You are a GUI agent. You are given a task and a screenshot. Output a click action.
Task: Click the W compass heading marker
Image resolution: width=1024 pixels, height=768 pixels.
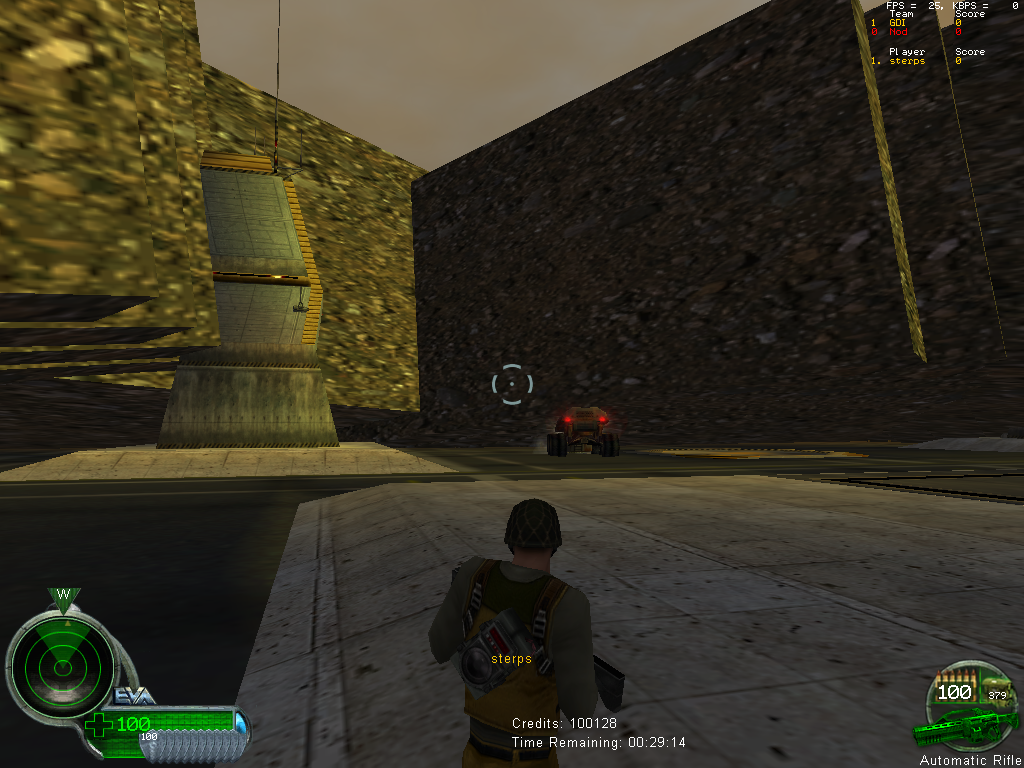pyautogui.click(x=63, y=596)
